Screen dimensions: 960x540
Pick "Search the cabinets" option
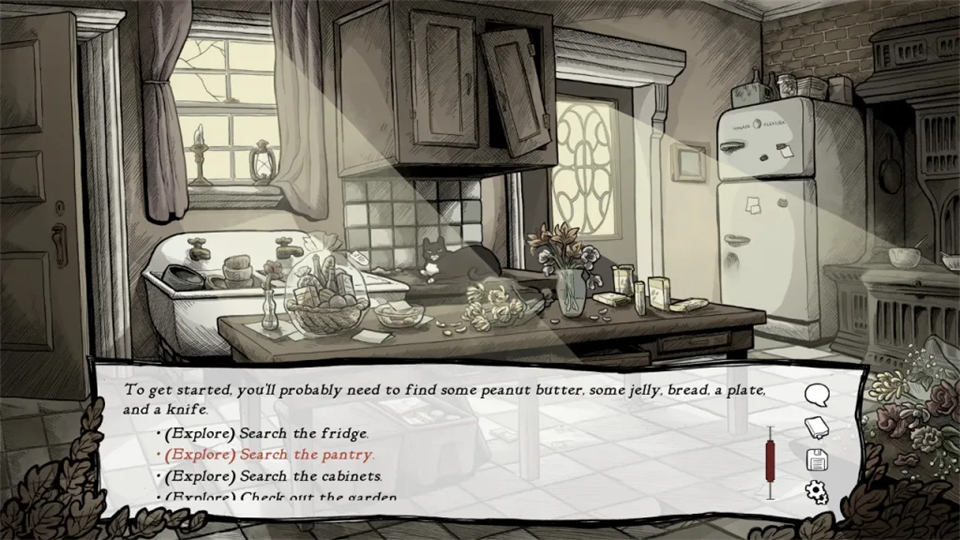pos(274,476)
